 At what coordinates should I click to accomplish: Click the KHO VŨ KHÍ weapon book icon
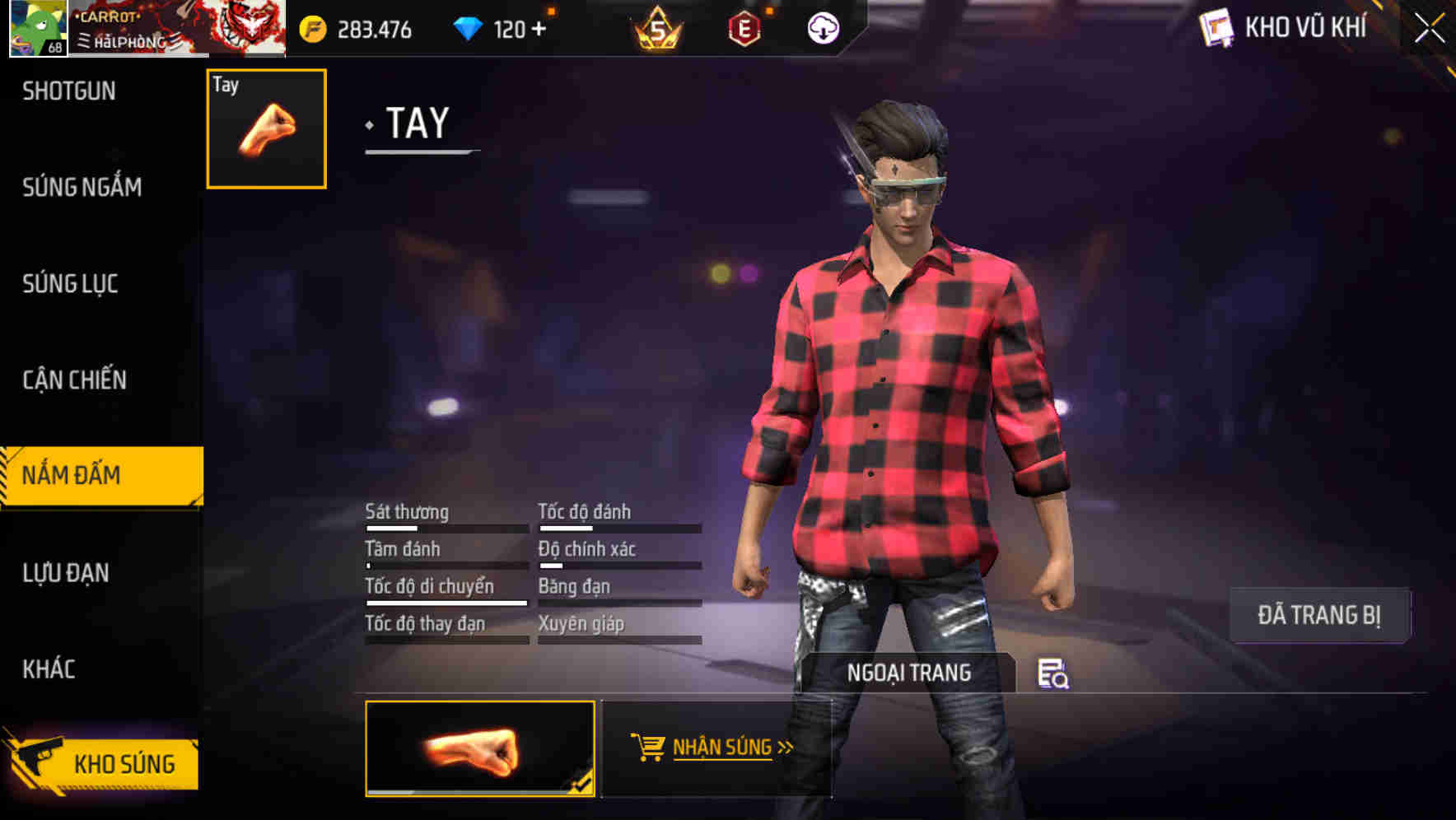click(1217, 27)
